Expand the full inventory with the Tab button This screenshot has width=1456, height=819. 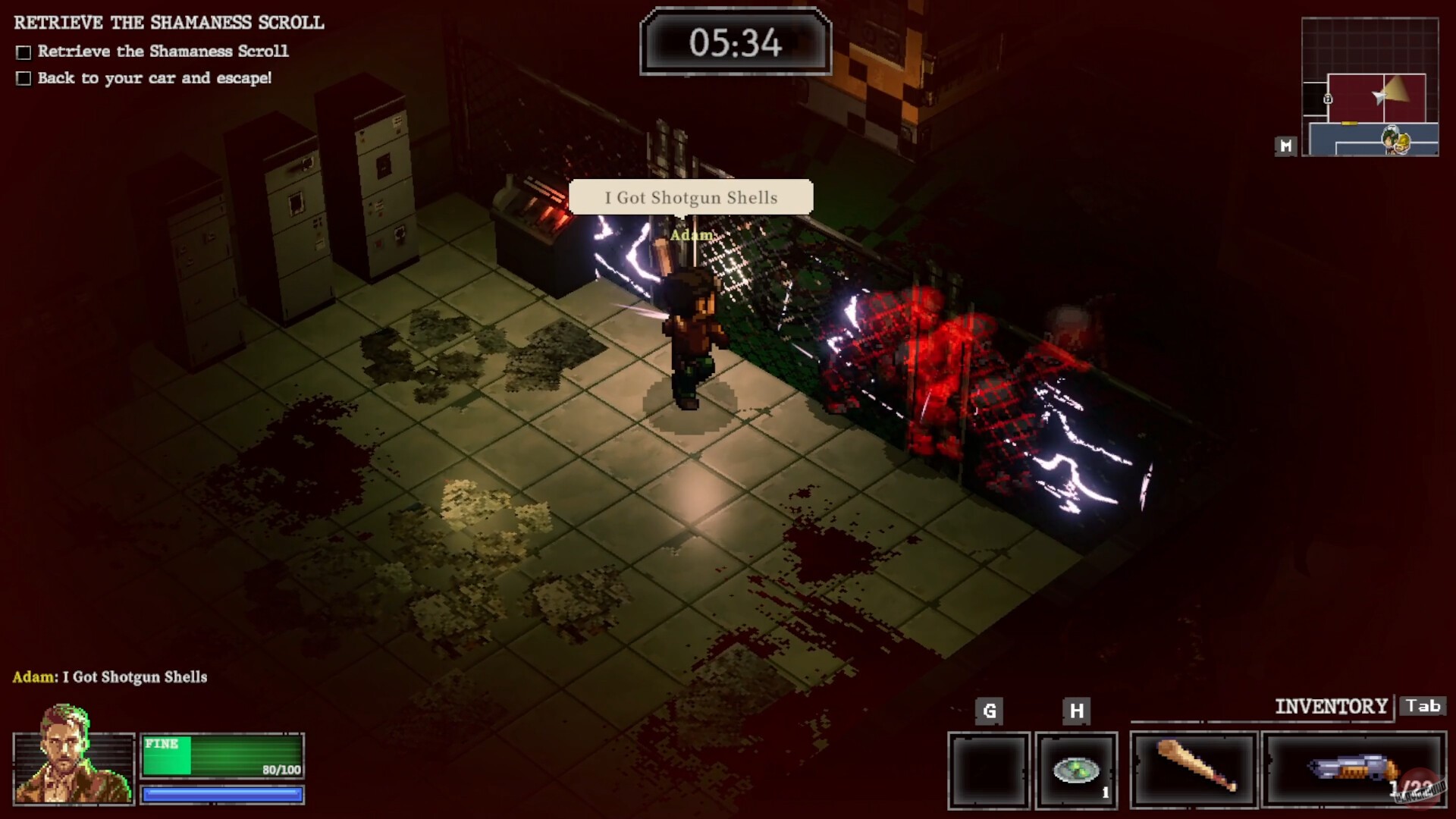click(1423, 706)
